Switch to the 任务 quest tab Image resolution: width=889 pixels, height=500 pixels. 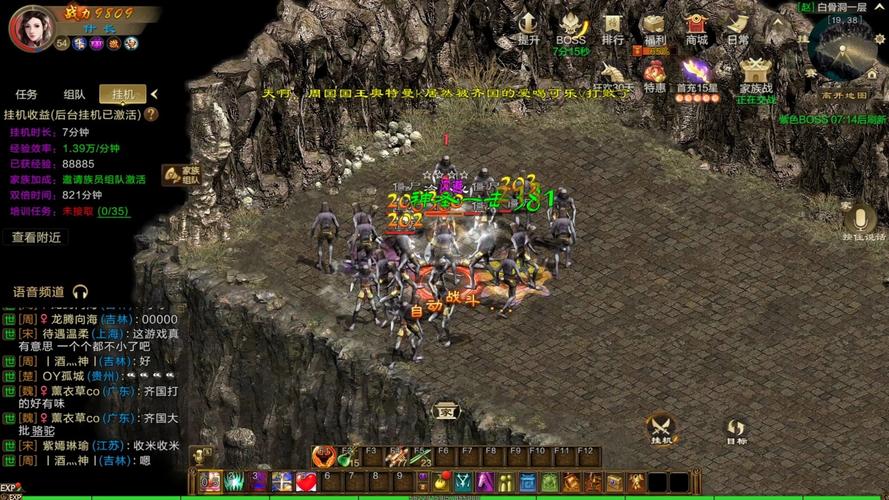27,94
